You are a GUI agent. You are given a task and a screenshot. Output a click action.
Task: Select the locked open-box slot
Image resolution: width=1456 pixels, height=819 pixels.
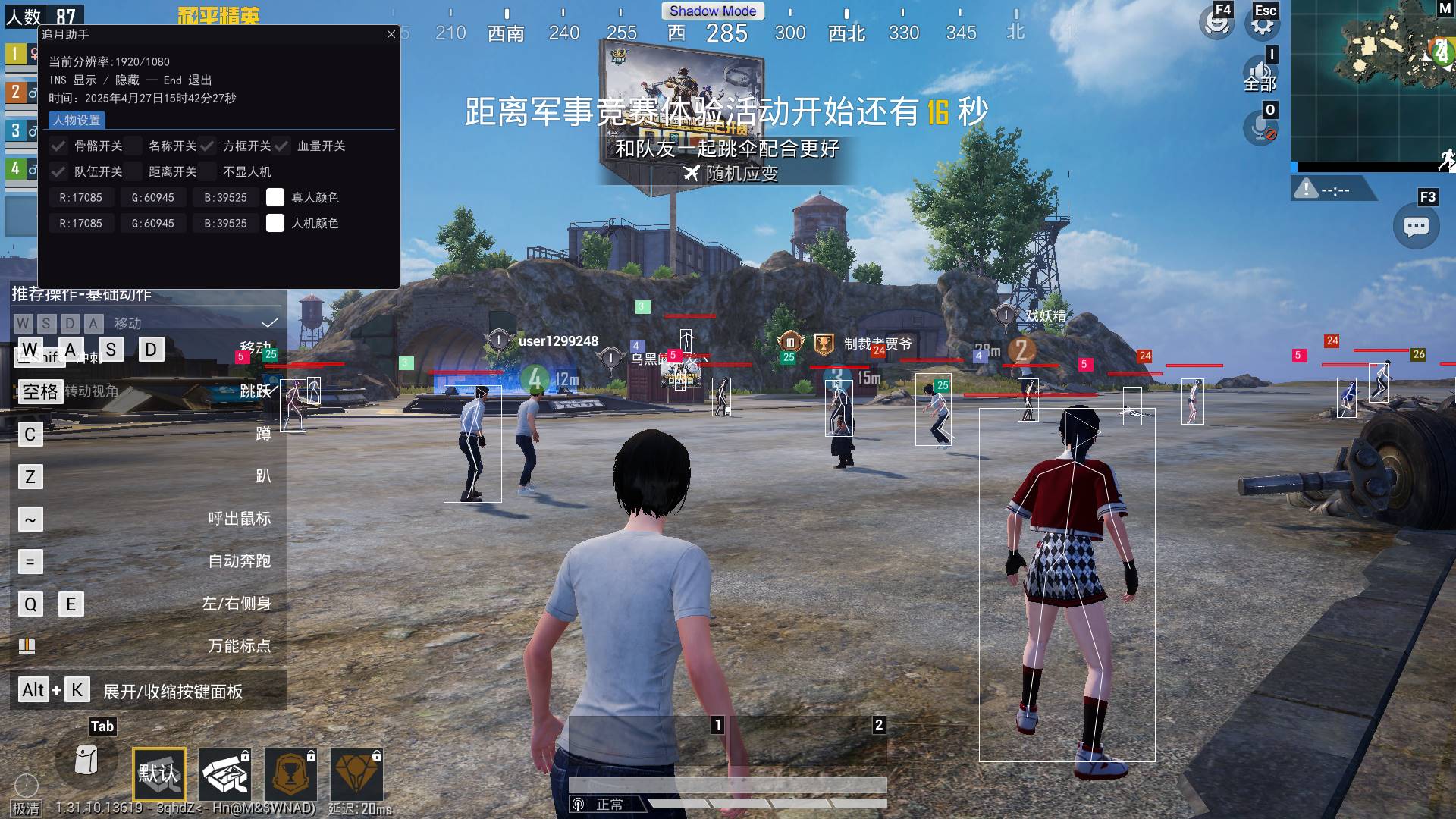tap(224, 773)
